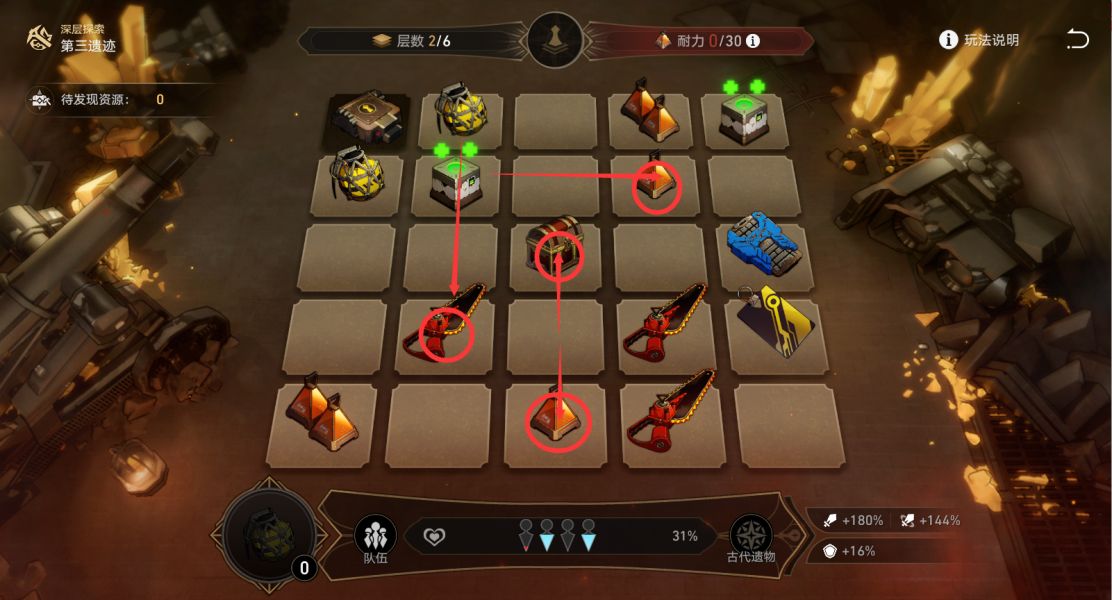Show the 耐力 stamina info tooltip
1112x600 pixels.
point(753,41)
